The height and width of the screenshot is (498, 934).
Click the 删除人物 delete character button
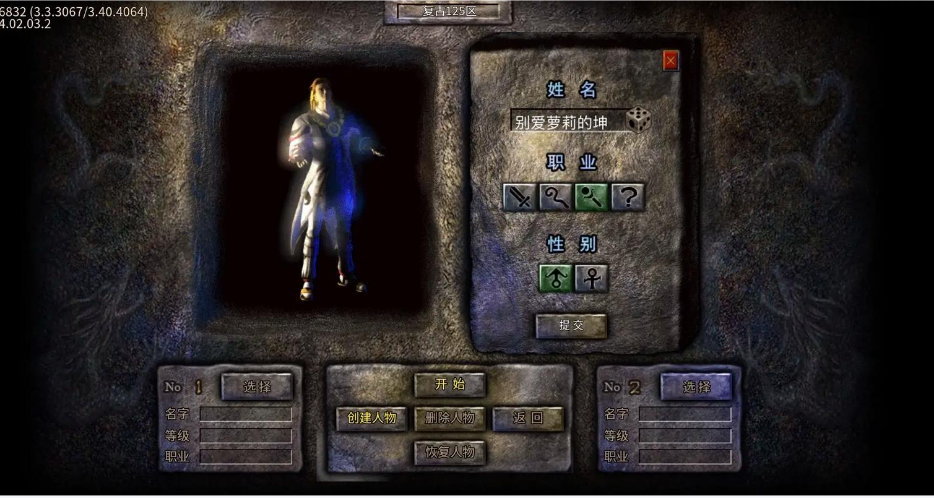point(450,418)
